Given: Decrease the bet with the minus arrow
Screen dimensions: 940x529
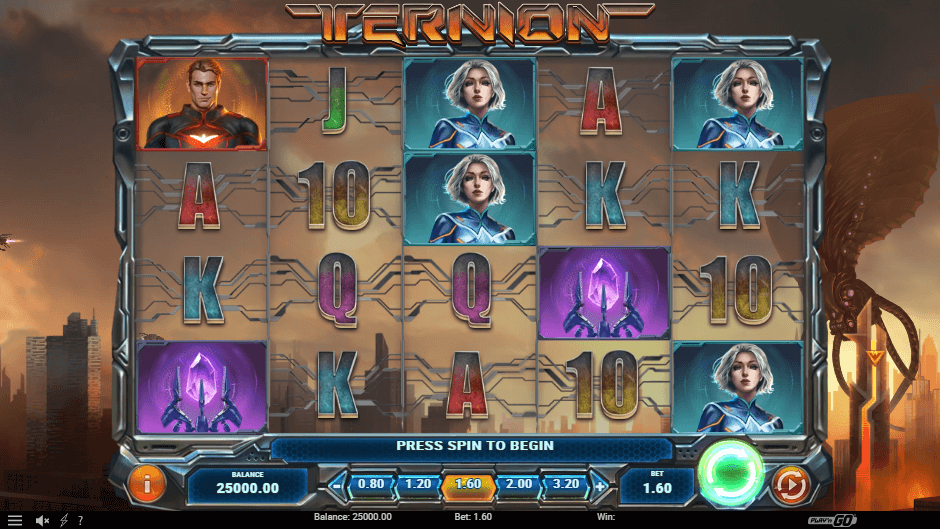Looking at the screenshot, I should (336, 487).
